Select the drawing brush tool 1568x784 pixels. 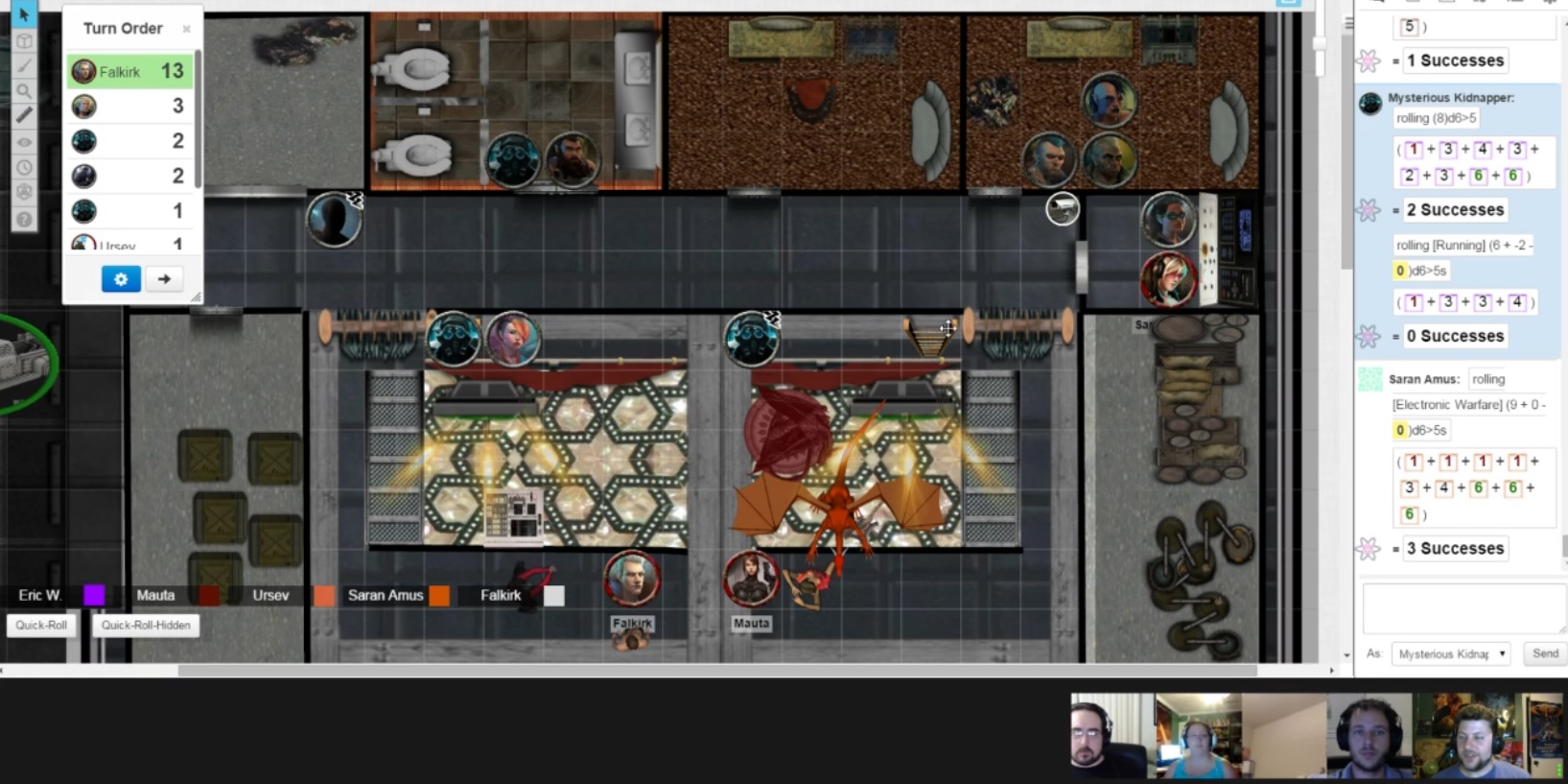coord(25,65)
